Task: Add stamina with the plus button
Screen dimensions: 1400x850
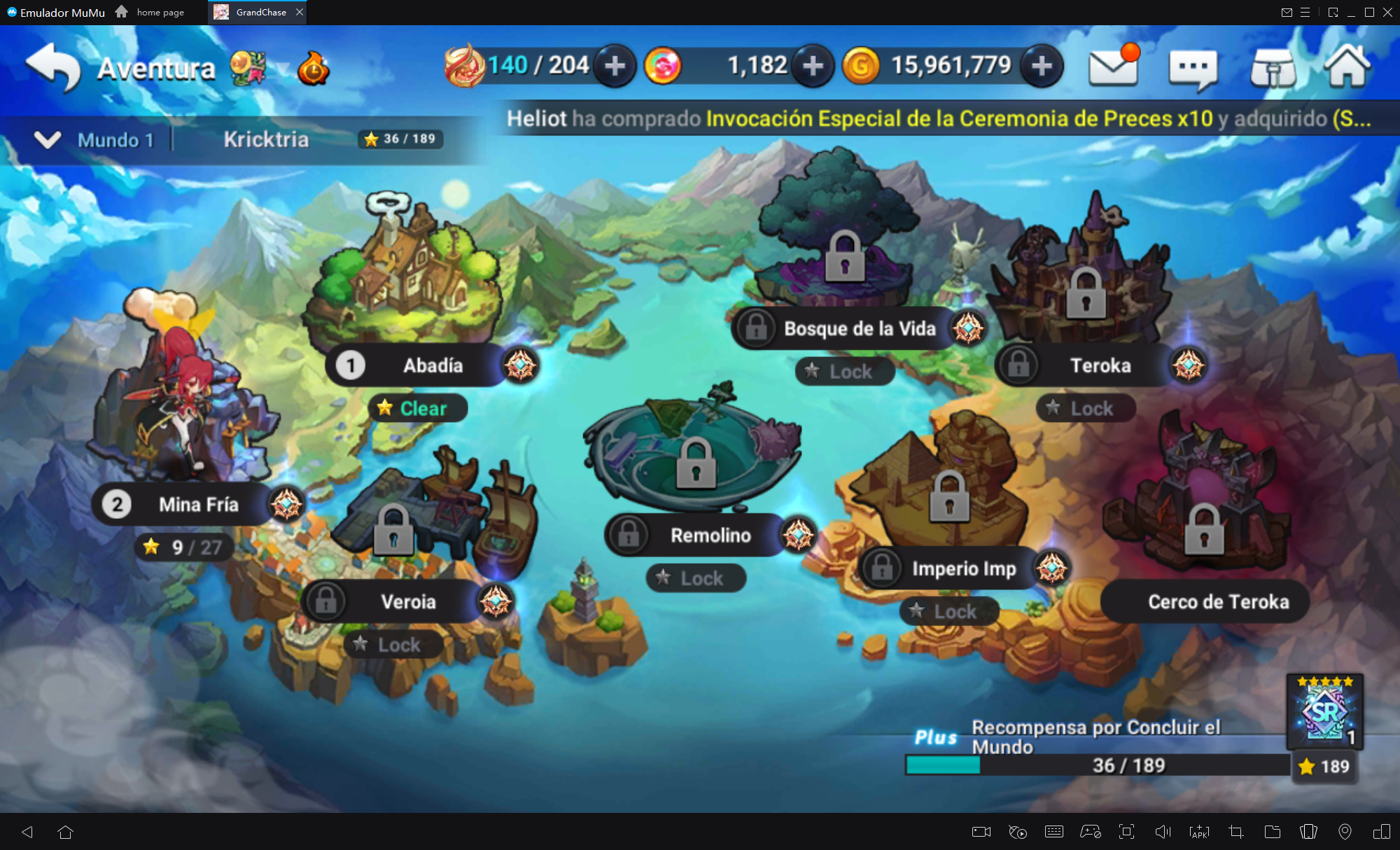Action: point(615,67)
